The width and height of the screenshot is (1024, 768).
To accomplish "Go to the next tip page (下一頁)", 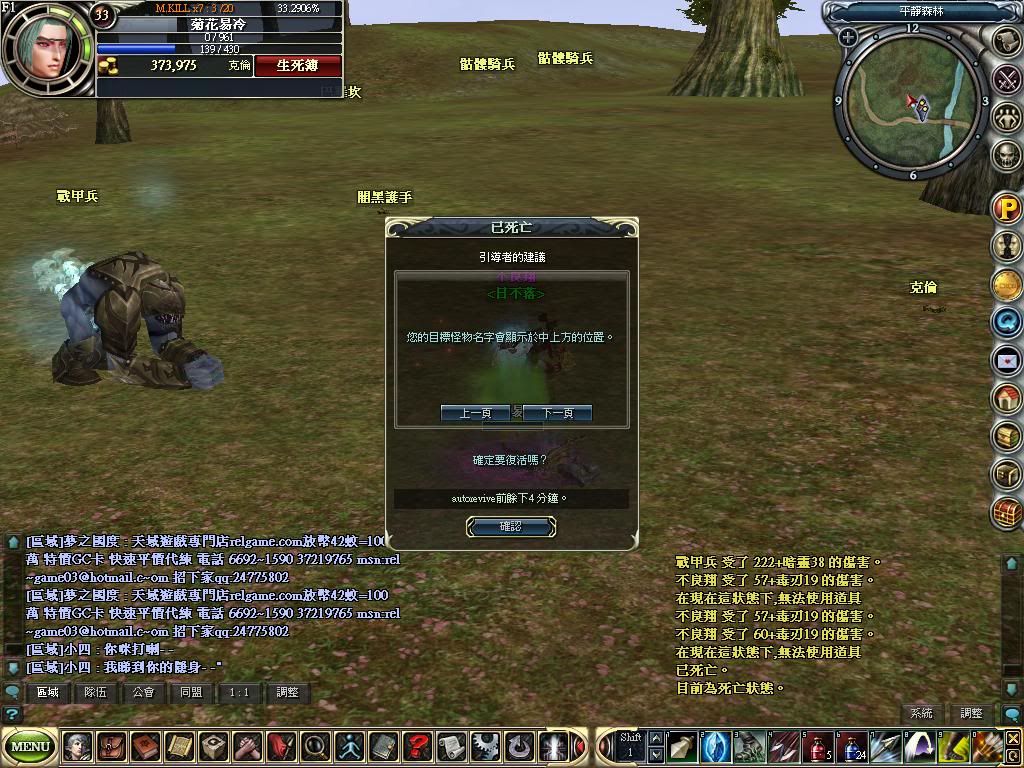I will pyautogui.click(x=557, y=413).
